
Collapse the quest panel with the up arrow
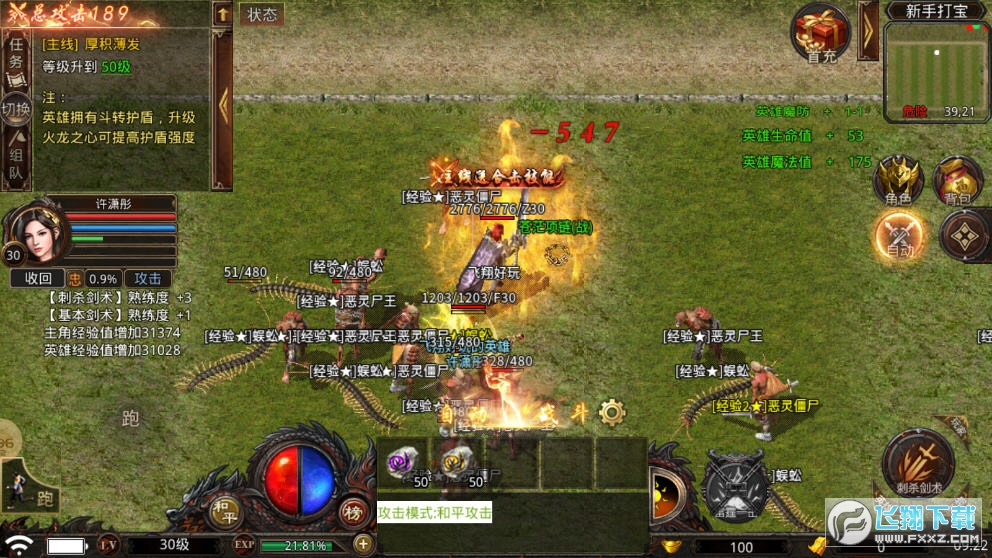(222, 14)
